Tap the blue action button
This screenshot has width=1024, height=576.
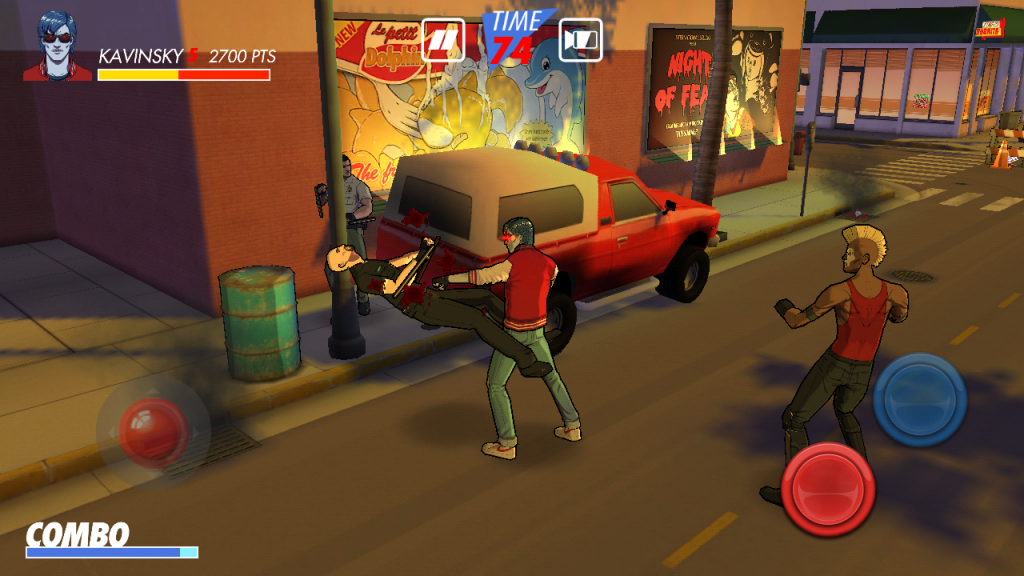tap(919, 399)
